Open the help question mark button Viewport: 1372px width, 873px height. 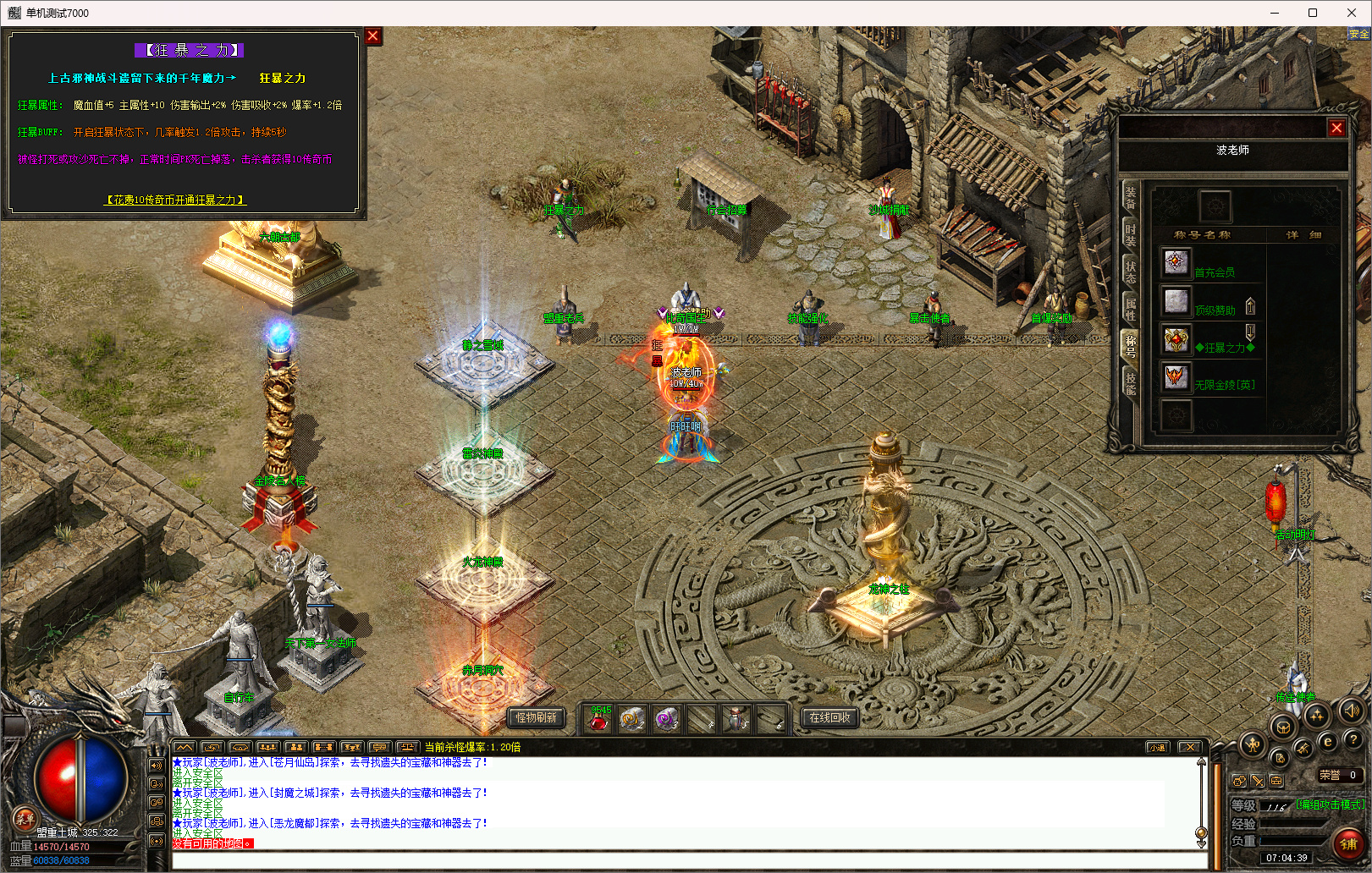point(1353,740)
